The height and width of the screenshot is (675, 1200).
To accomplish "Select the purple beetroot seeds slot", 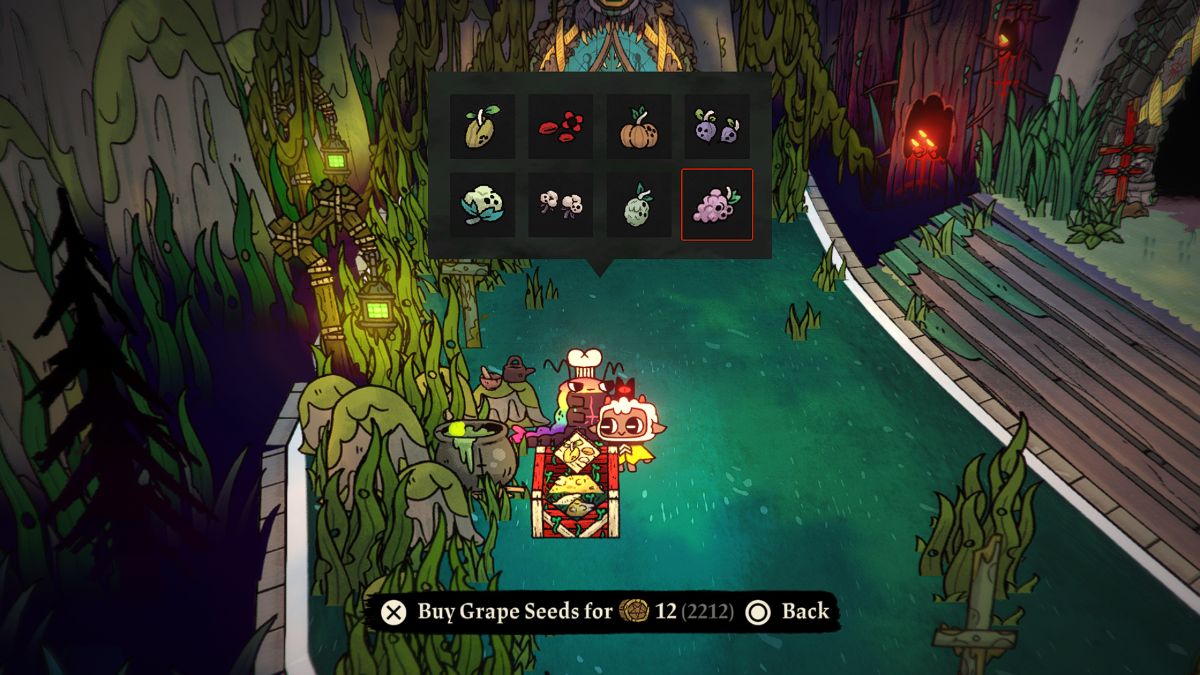I will pos(716,127).
